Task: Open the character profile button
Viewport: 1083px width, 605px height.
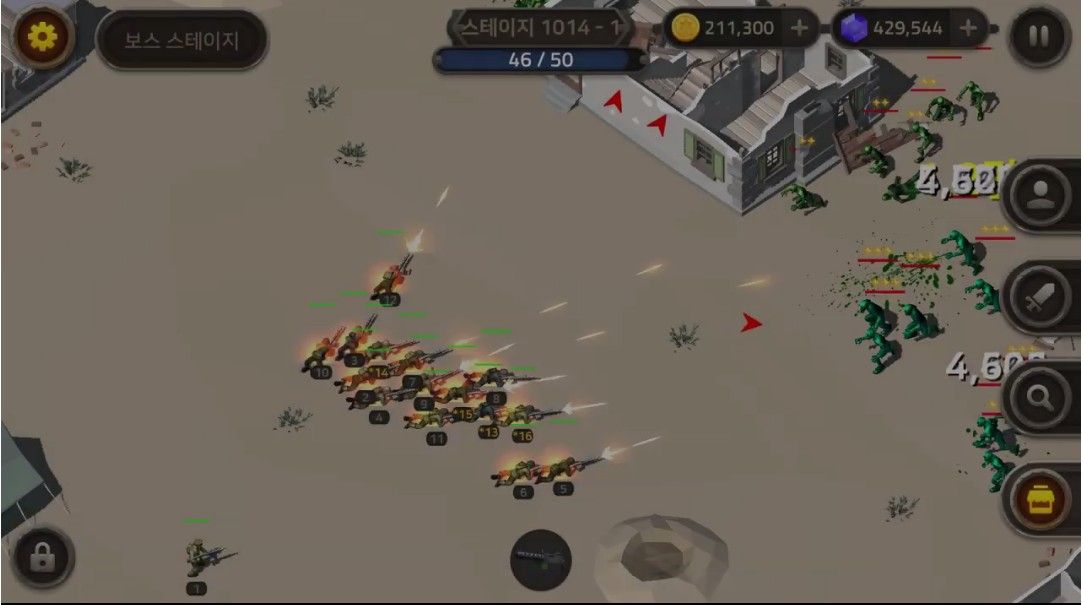Action: (1039, 194)
